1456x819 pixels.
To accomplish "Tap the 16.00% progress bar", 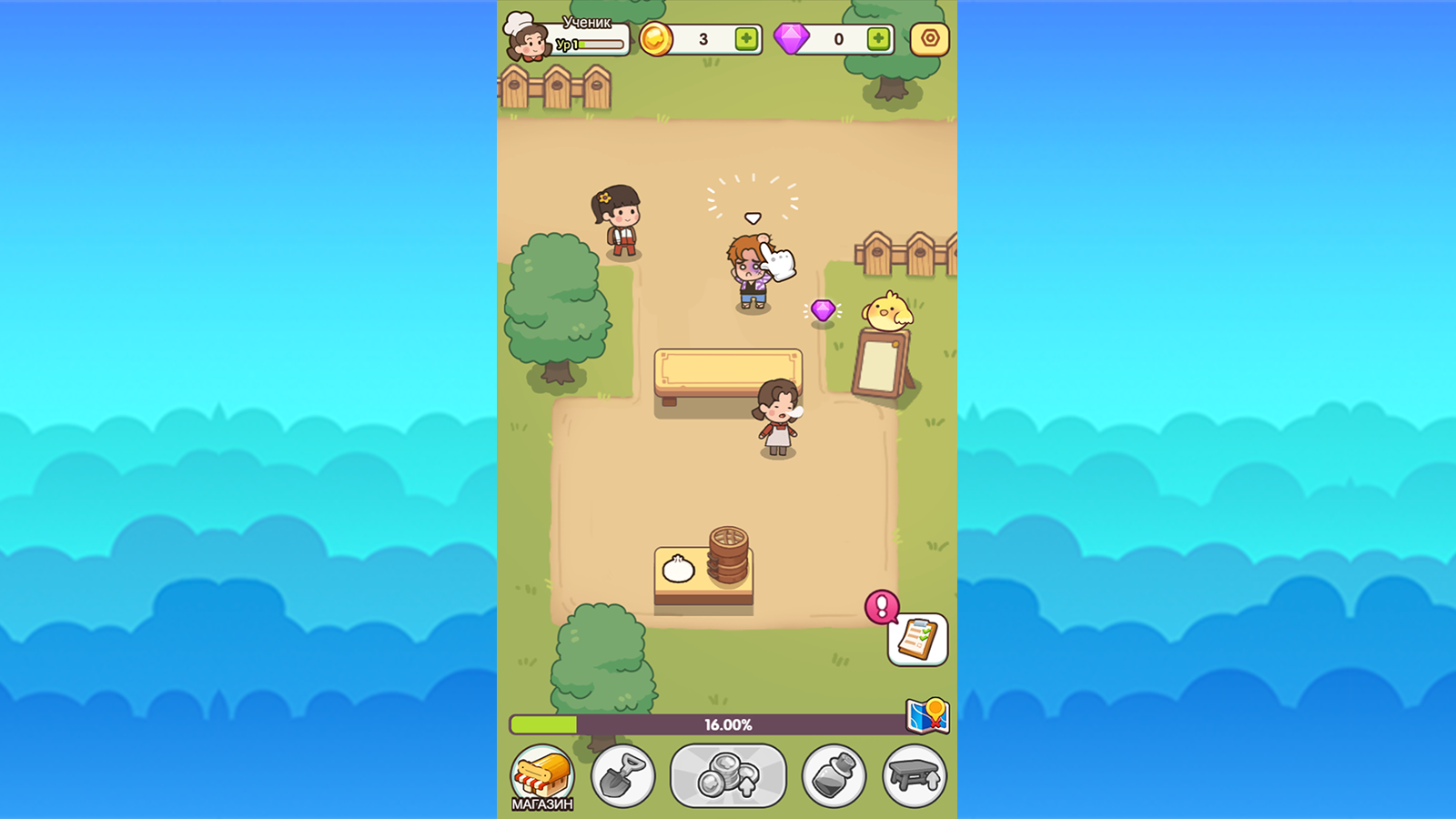I will point(728,723).
